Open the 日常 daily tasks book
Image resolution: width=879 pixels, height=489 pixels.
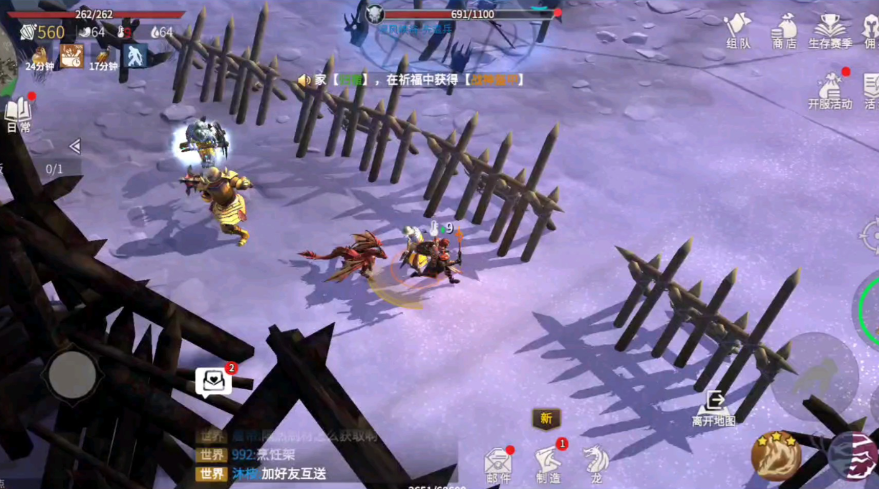18,115
